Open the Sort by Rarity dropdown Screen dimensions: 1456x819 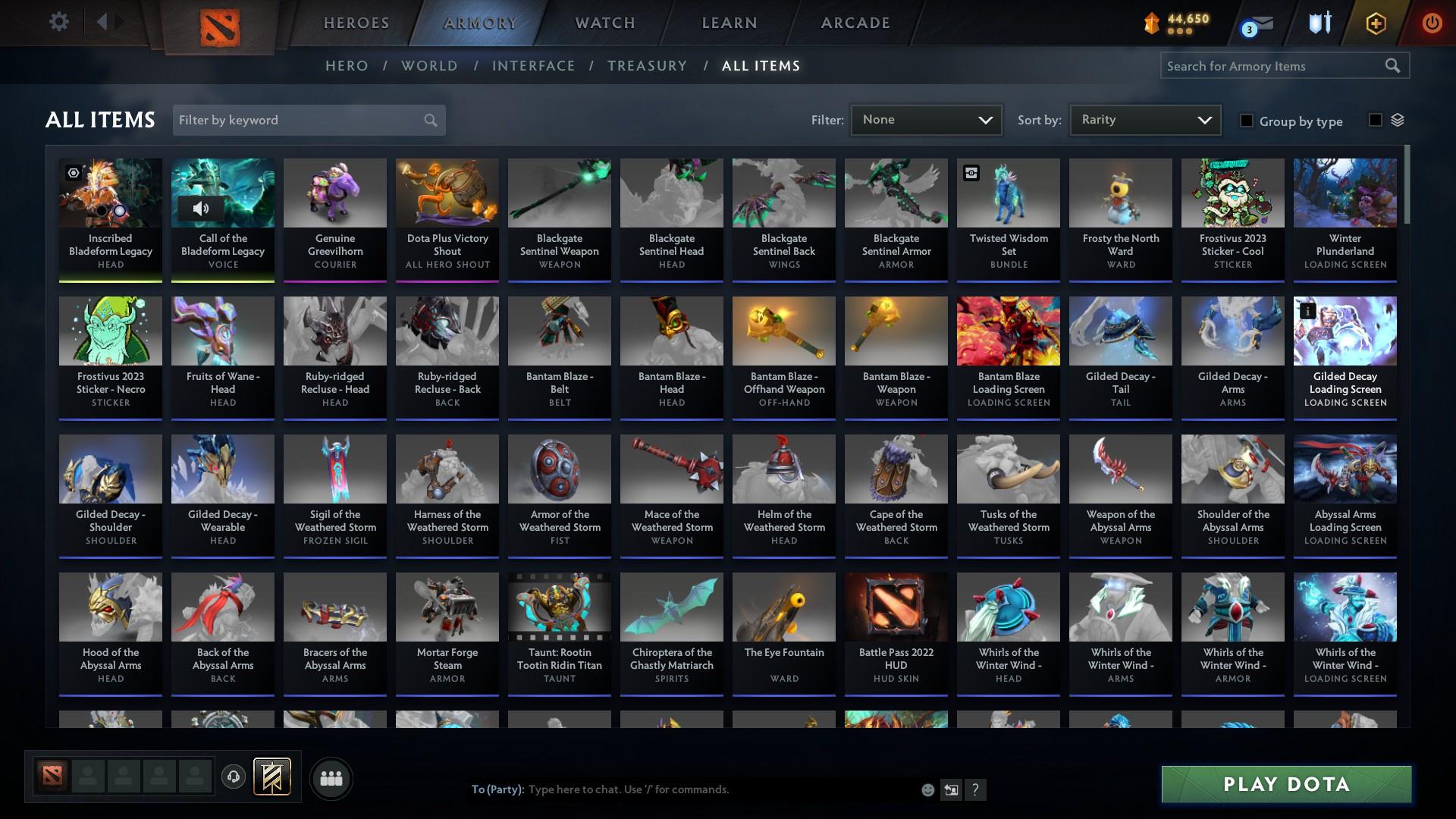click(1144, 119)
